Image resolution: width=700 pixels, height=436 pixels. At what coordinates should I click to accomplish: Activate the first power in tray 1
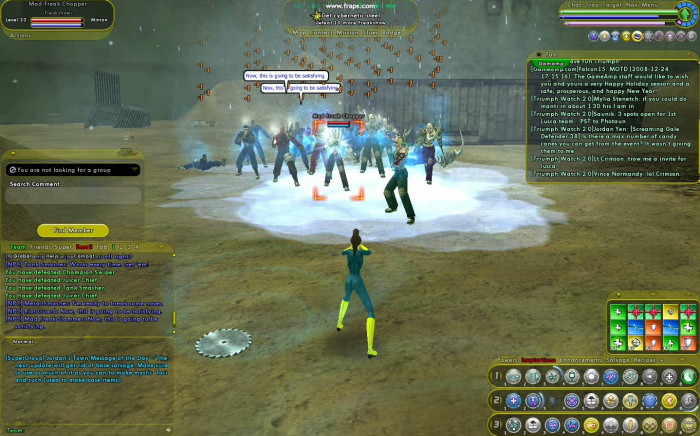[513, 377]
